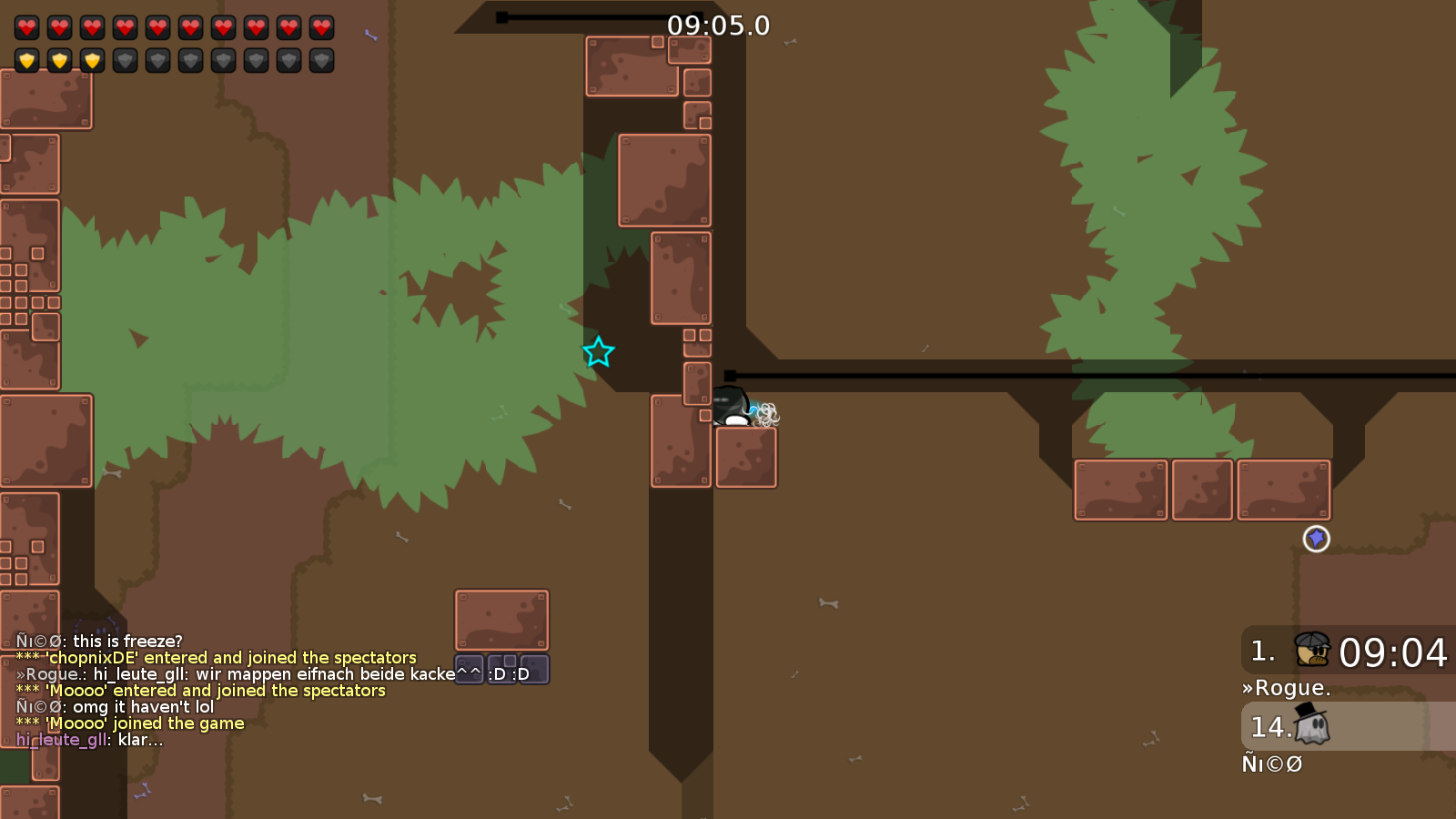Select the cyan star spawn marker

click(x=599, y=353)
